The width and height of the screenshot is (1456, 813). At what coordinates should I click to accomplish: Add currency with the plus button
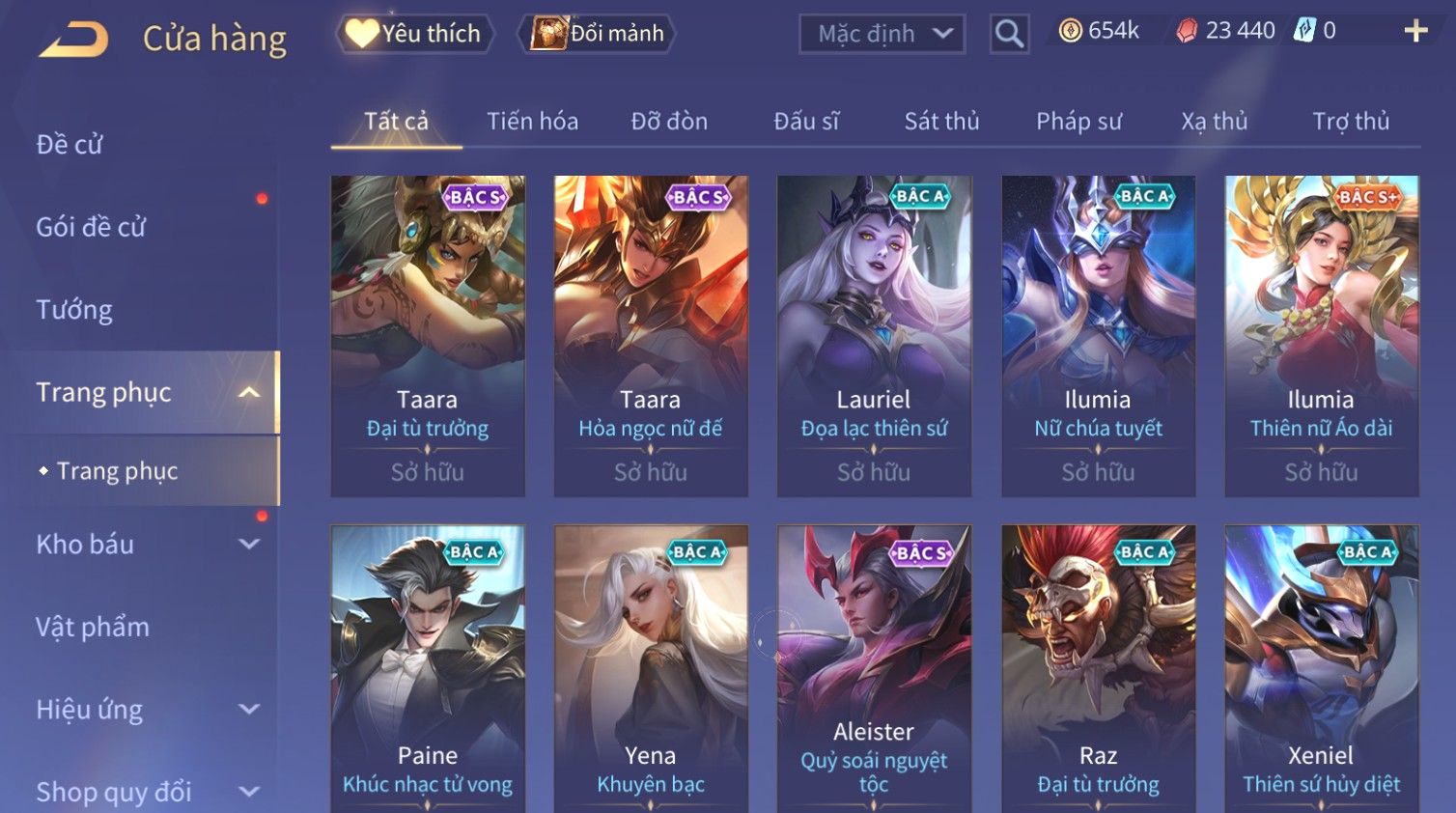[1415, 32]
